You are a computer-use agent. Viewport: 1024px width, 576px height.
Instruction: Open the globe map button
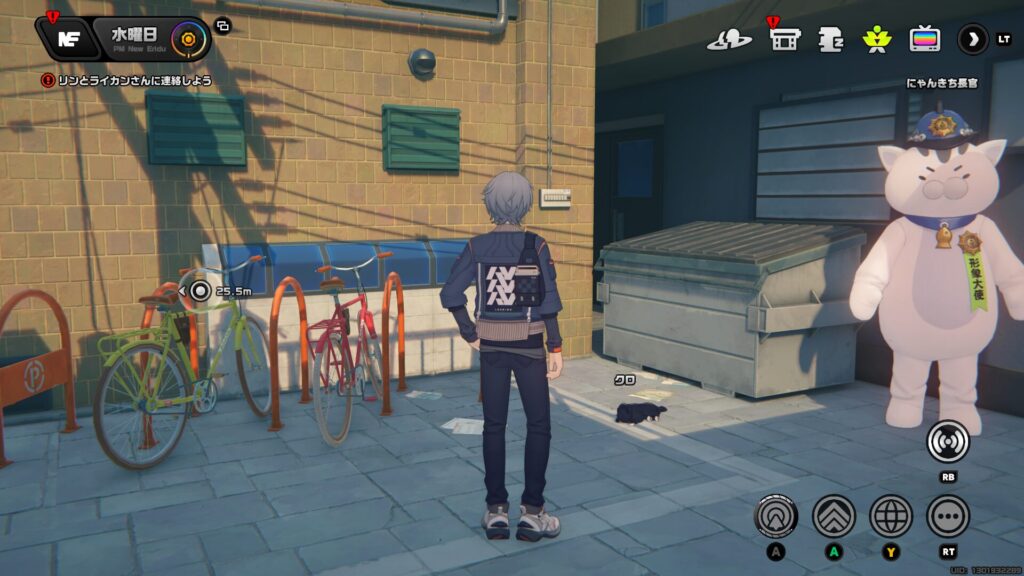coord(891,516)
